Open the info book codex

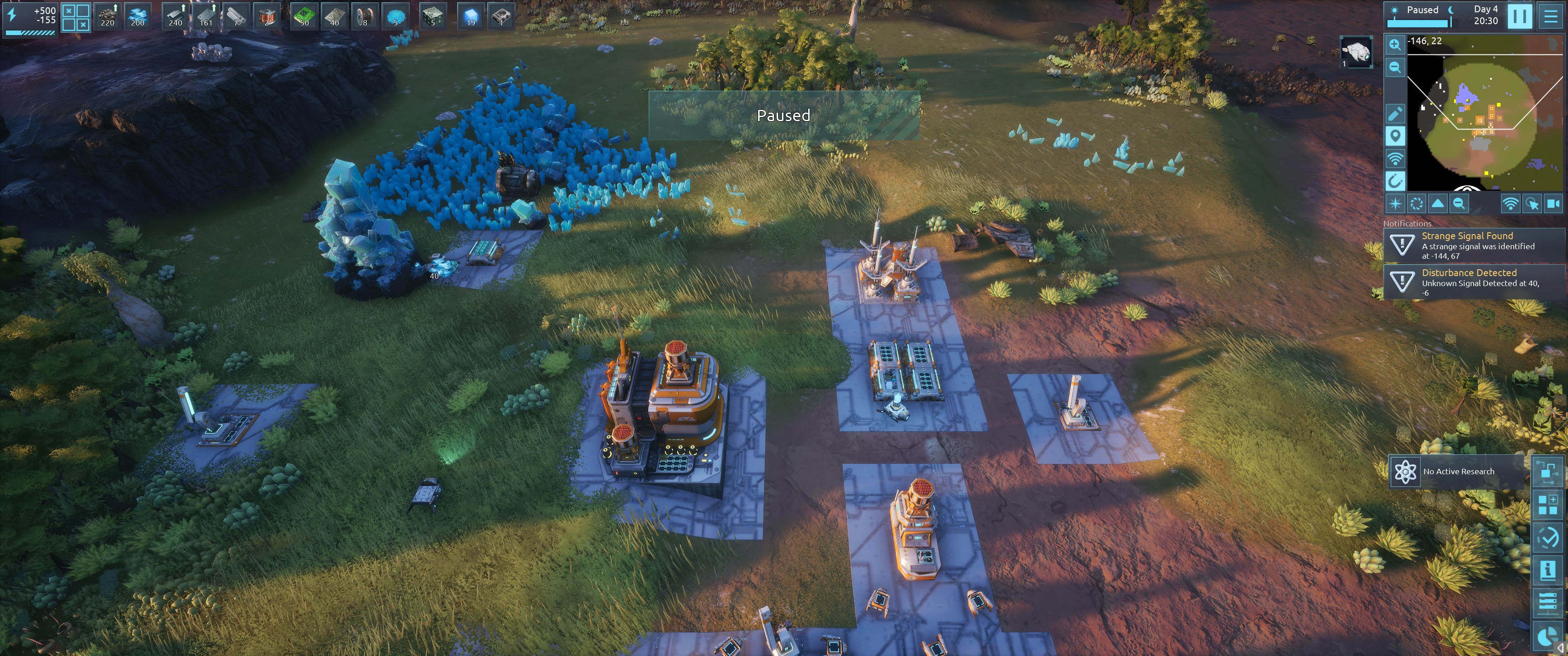point(1547,570)
